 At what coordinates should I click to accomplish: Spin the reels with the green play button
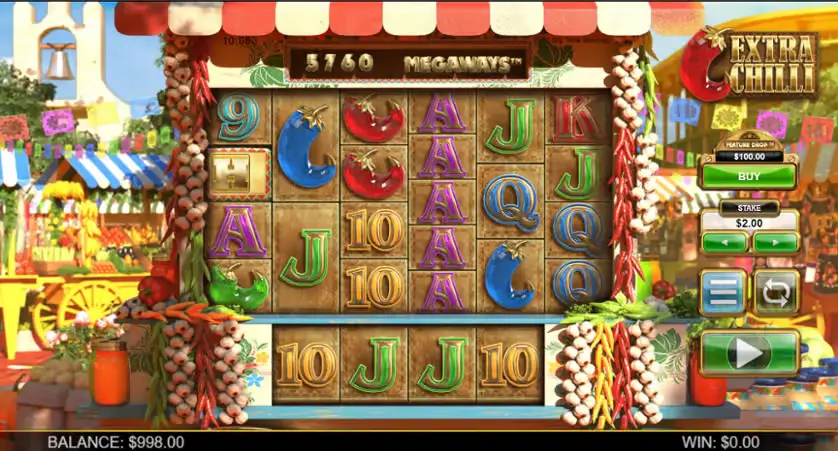[x=749, y=352]
